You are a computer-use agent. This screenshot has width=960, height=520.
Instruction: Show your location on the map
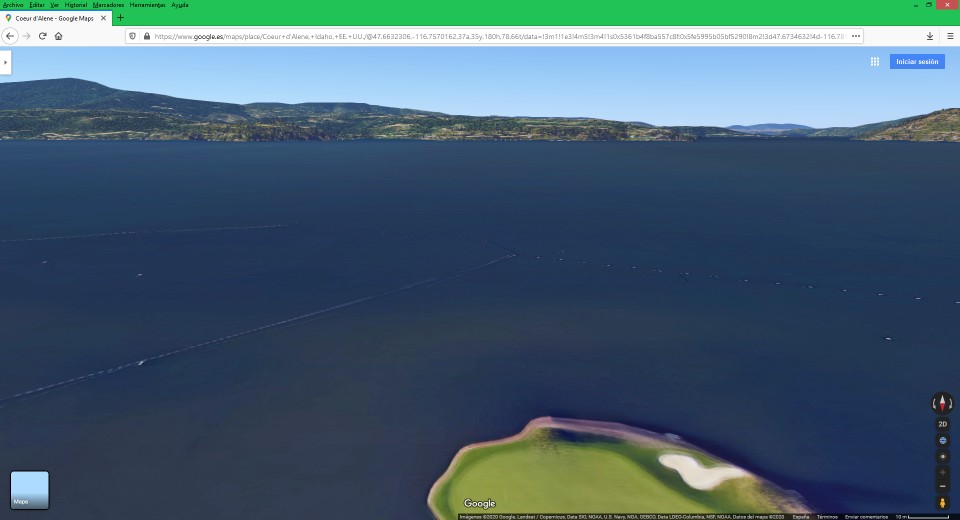[942, 456]
